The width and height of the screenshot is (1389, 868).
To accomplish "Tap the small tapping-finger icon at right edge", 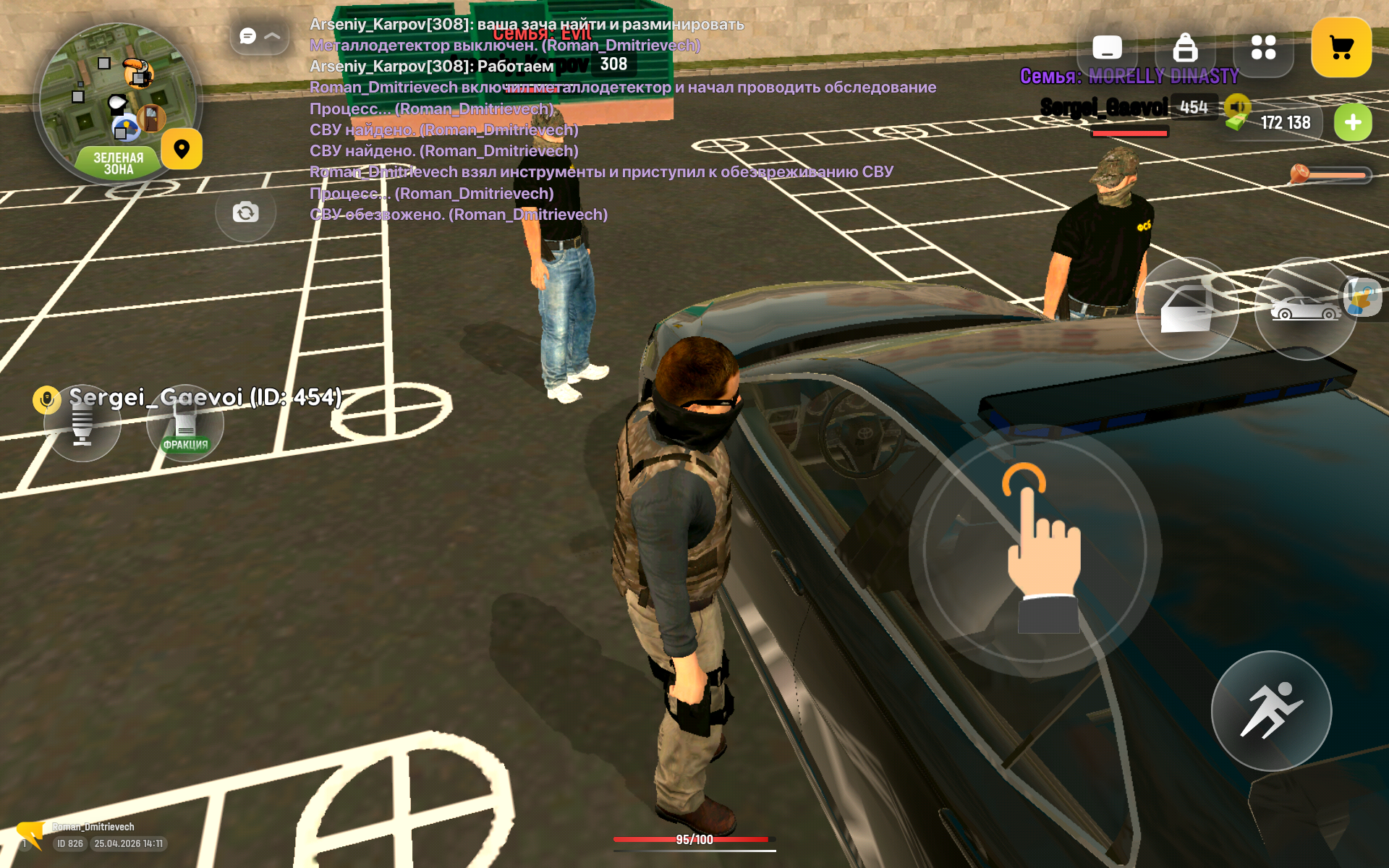I will (x=1364, y=297).
